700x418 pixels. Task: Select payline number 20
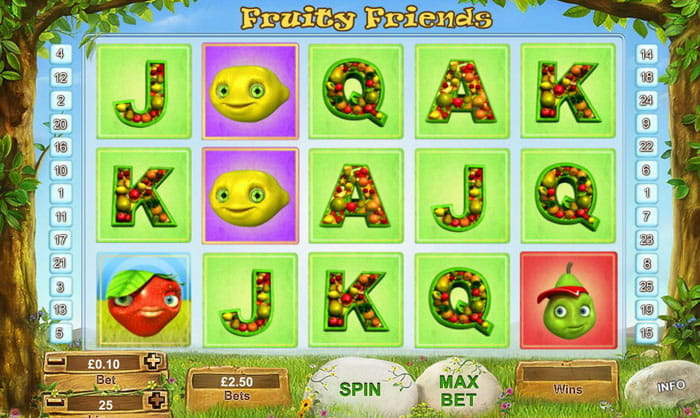coord(61,123)
